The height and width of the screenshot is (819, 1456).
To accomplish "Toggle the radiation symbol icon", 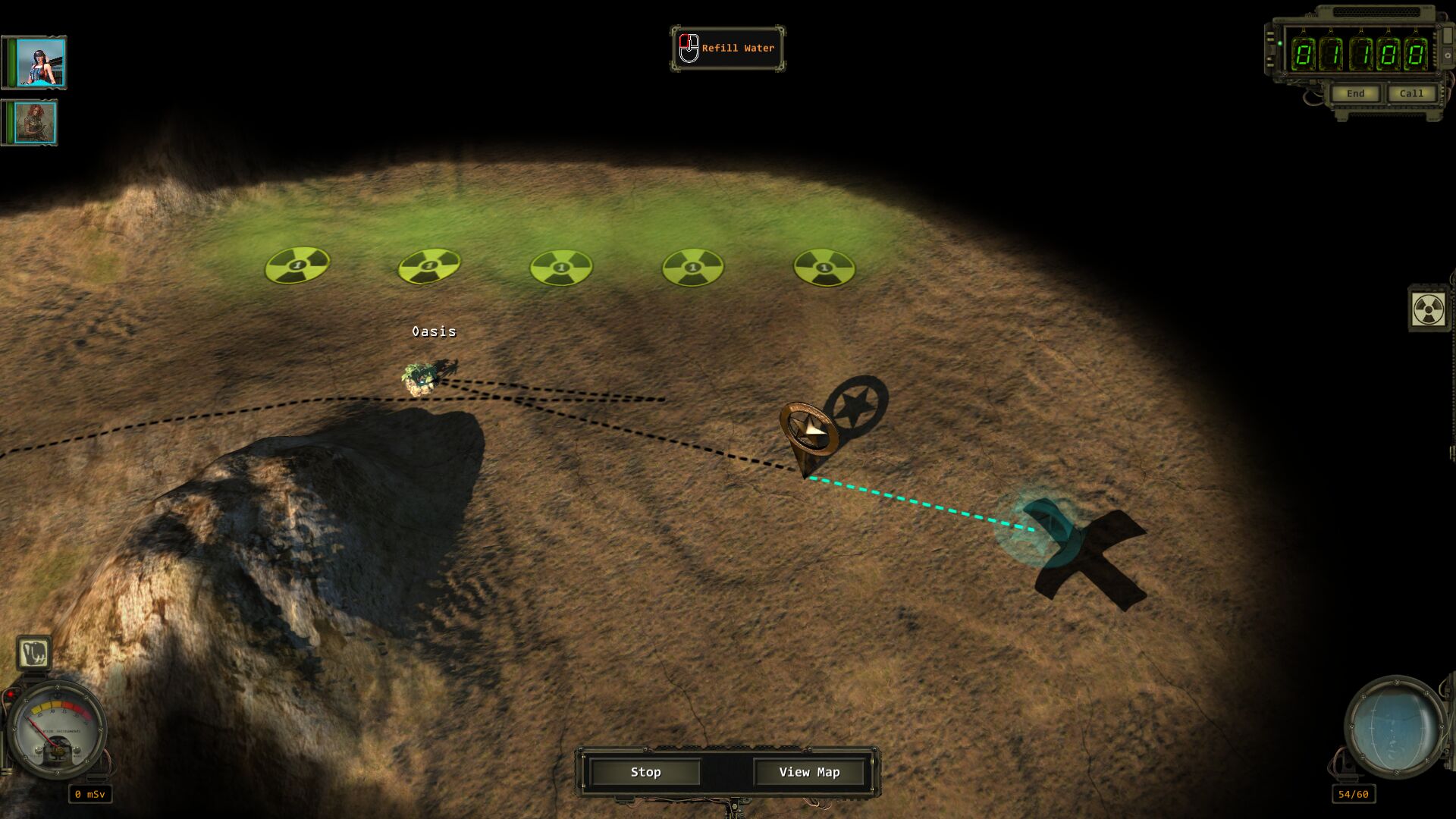I will (1428, 309).
